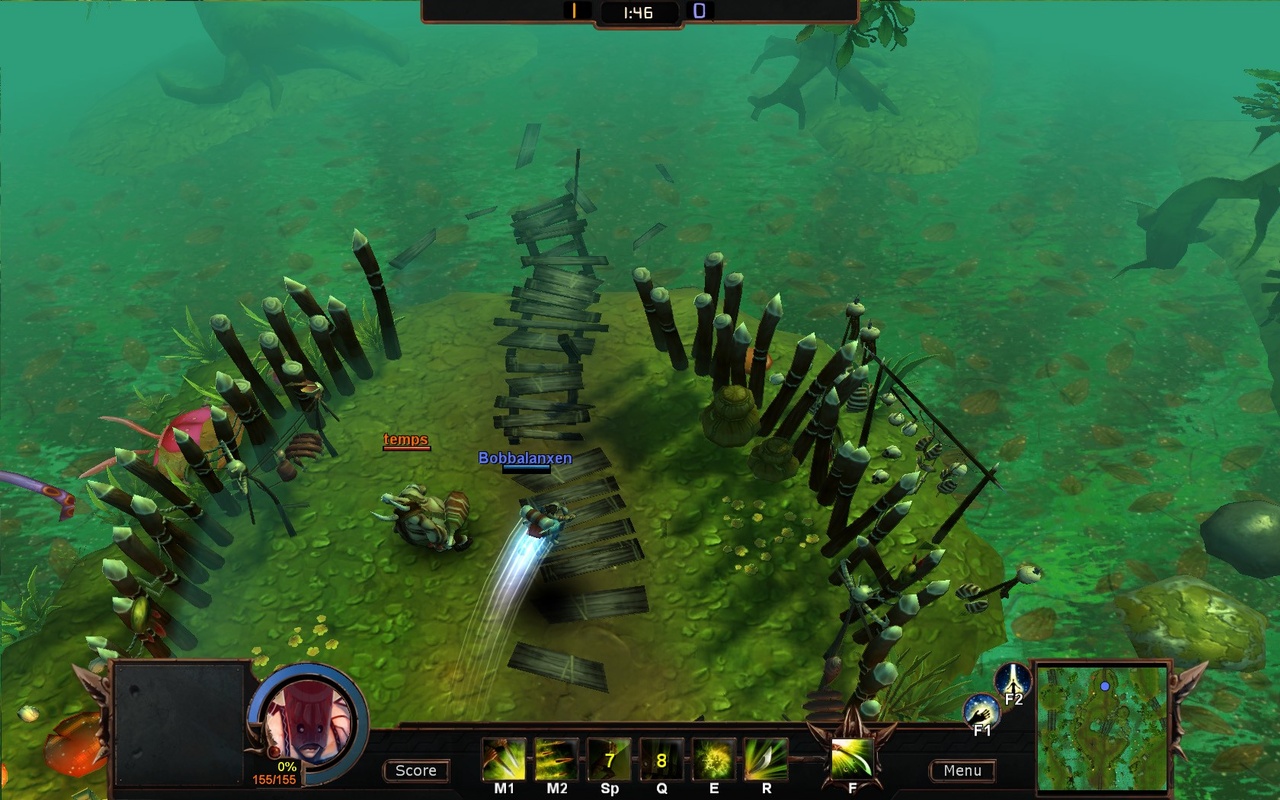Viewport: 1280px width, 800px height.
Task: Activate the R ability icon
Action: 766,759
